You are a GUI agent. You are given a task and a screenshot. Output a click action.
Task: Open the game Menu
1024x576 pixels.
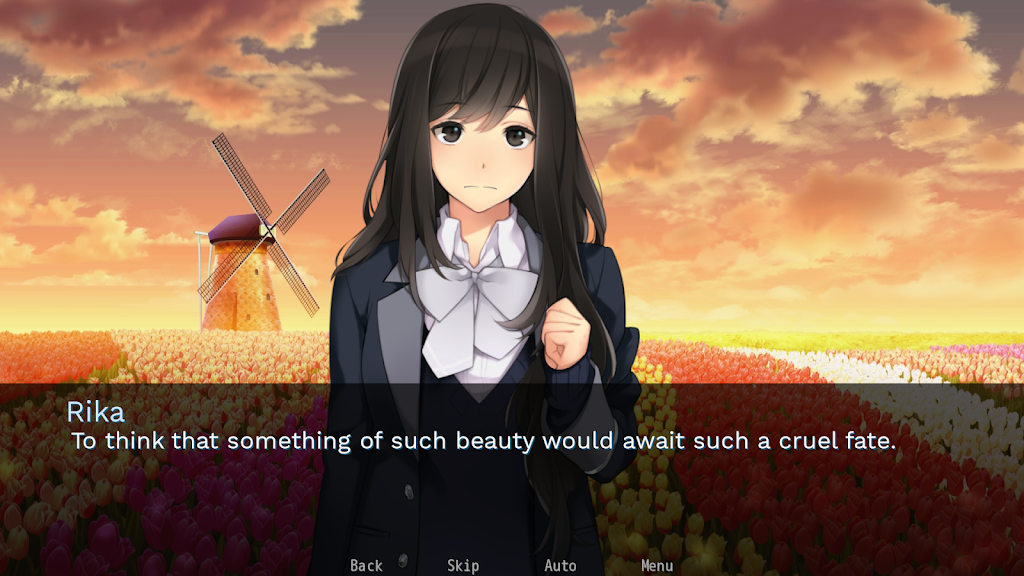pos(657,565)
